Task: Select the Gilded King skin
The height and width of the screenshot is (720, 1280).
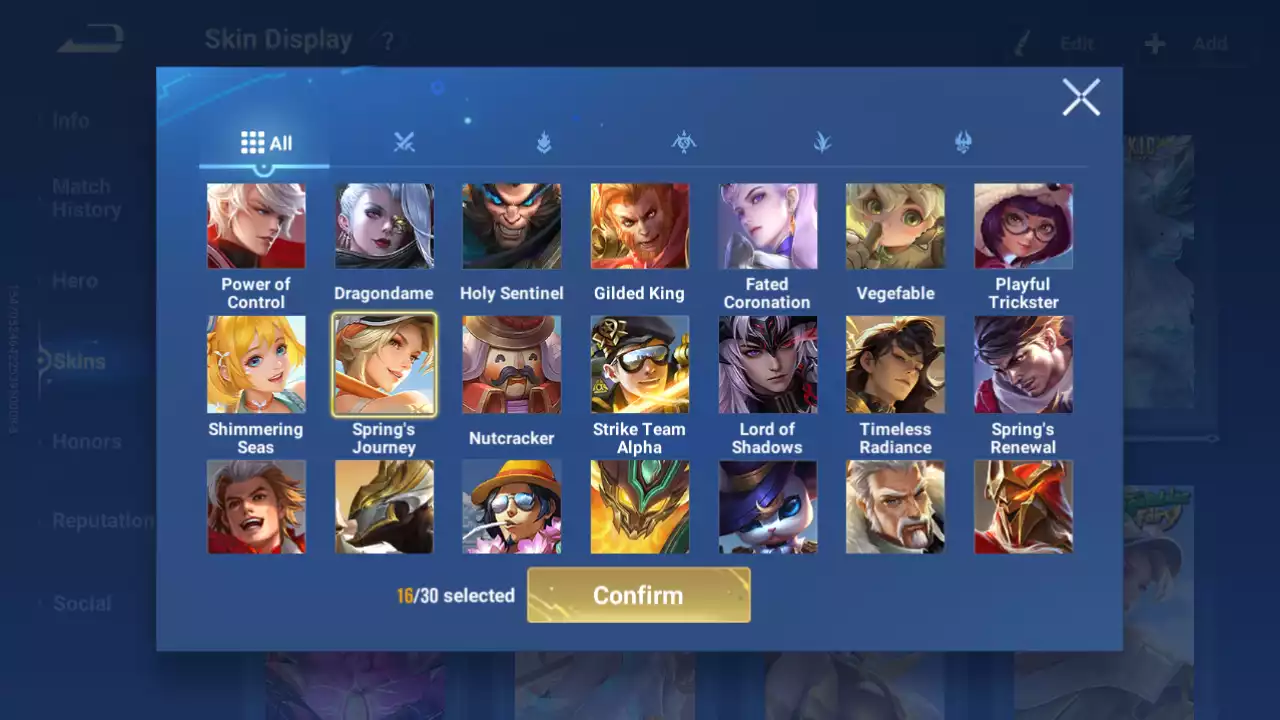Action: pyautogui.click(x=640, y=226)
